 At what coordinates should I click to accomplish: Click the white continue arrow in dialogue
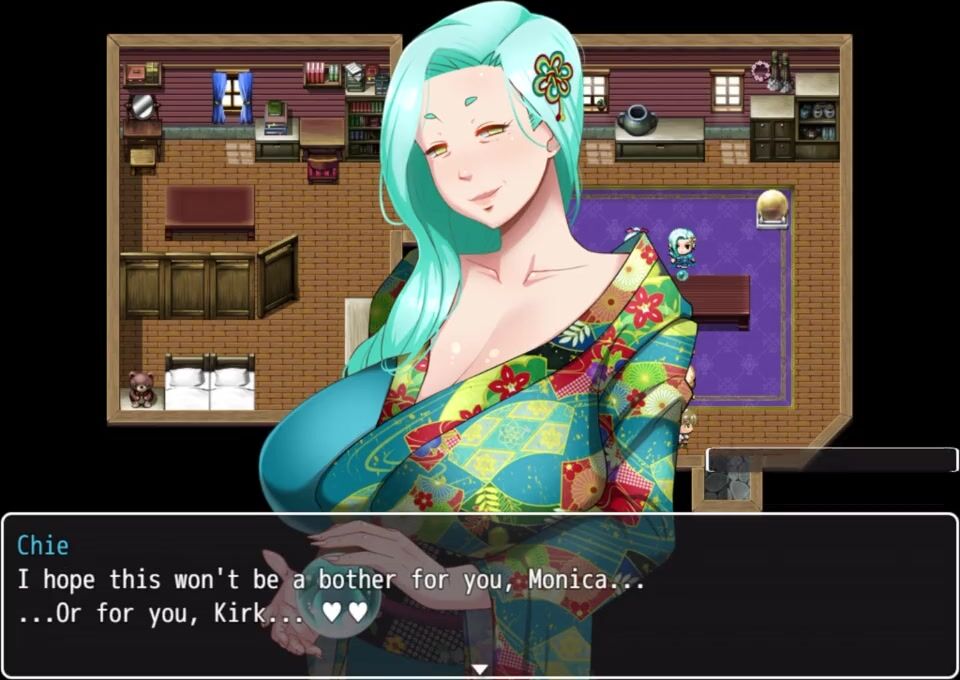coord(480,669)
